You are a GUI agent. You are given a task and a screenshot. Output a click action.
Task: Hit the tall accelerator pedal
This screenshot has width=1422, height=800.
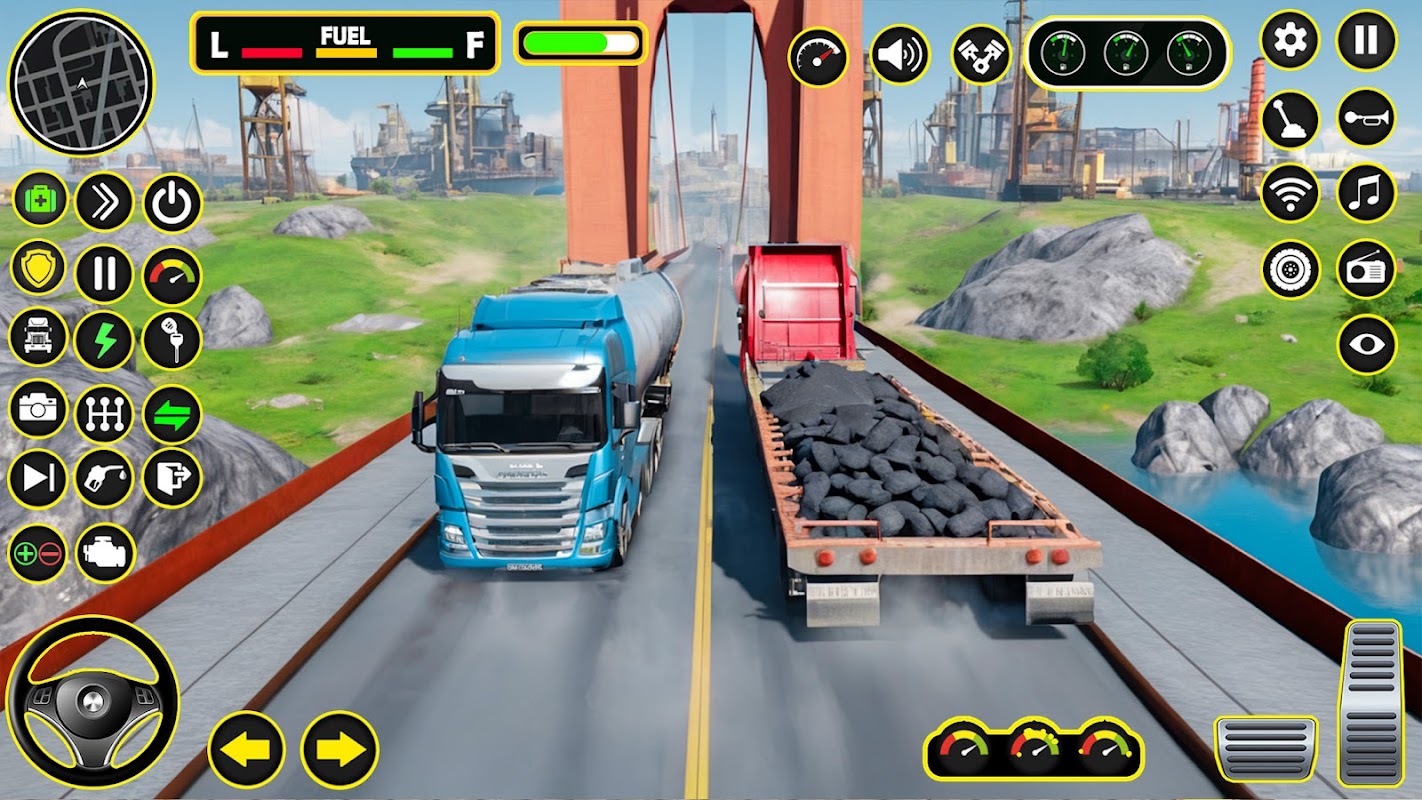[1371, 701]
